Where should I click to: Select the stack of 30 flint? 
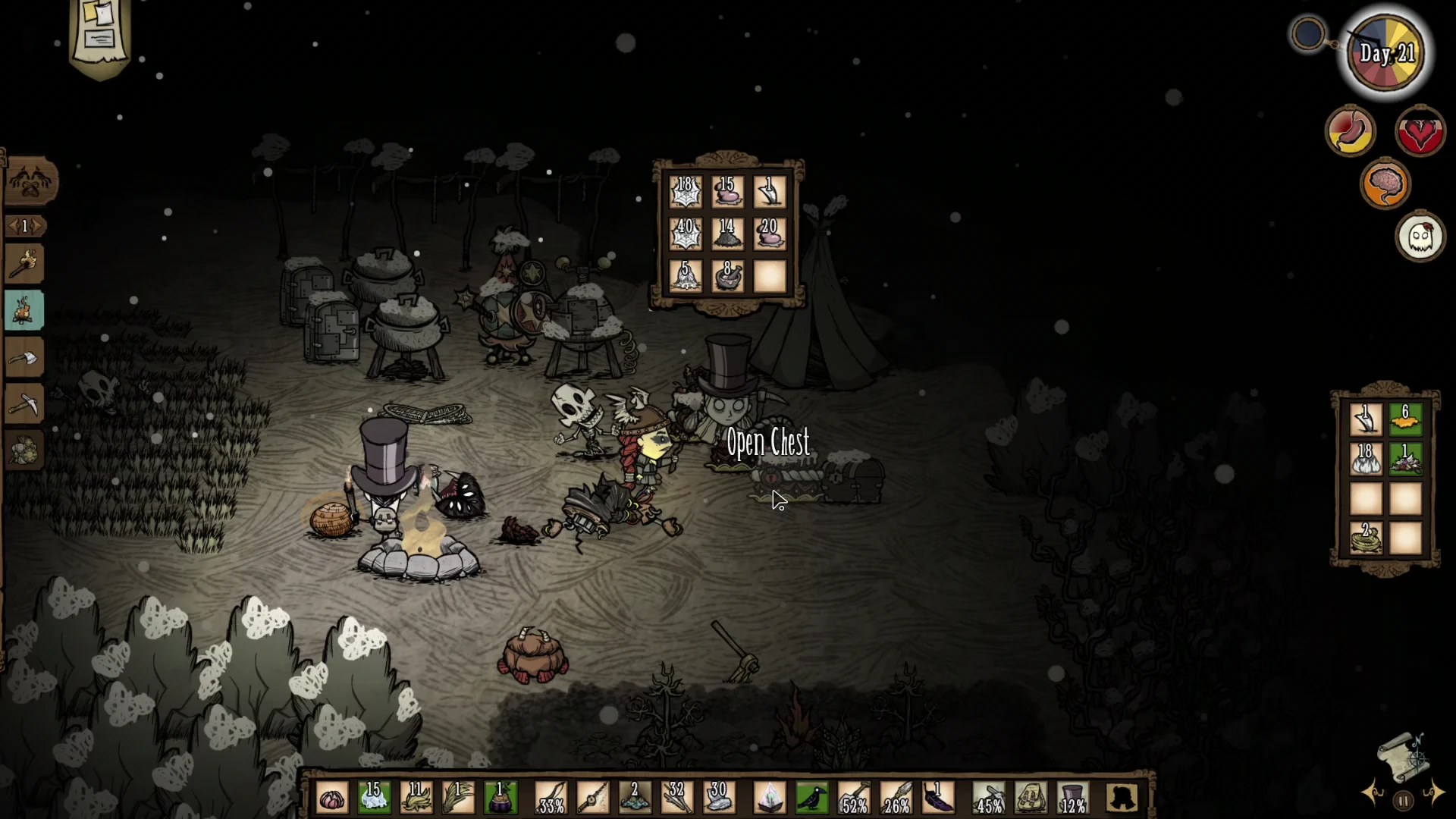tap(718, 799)
